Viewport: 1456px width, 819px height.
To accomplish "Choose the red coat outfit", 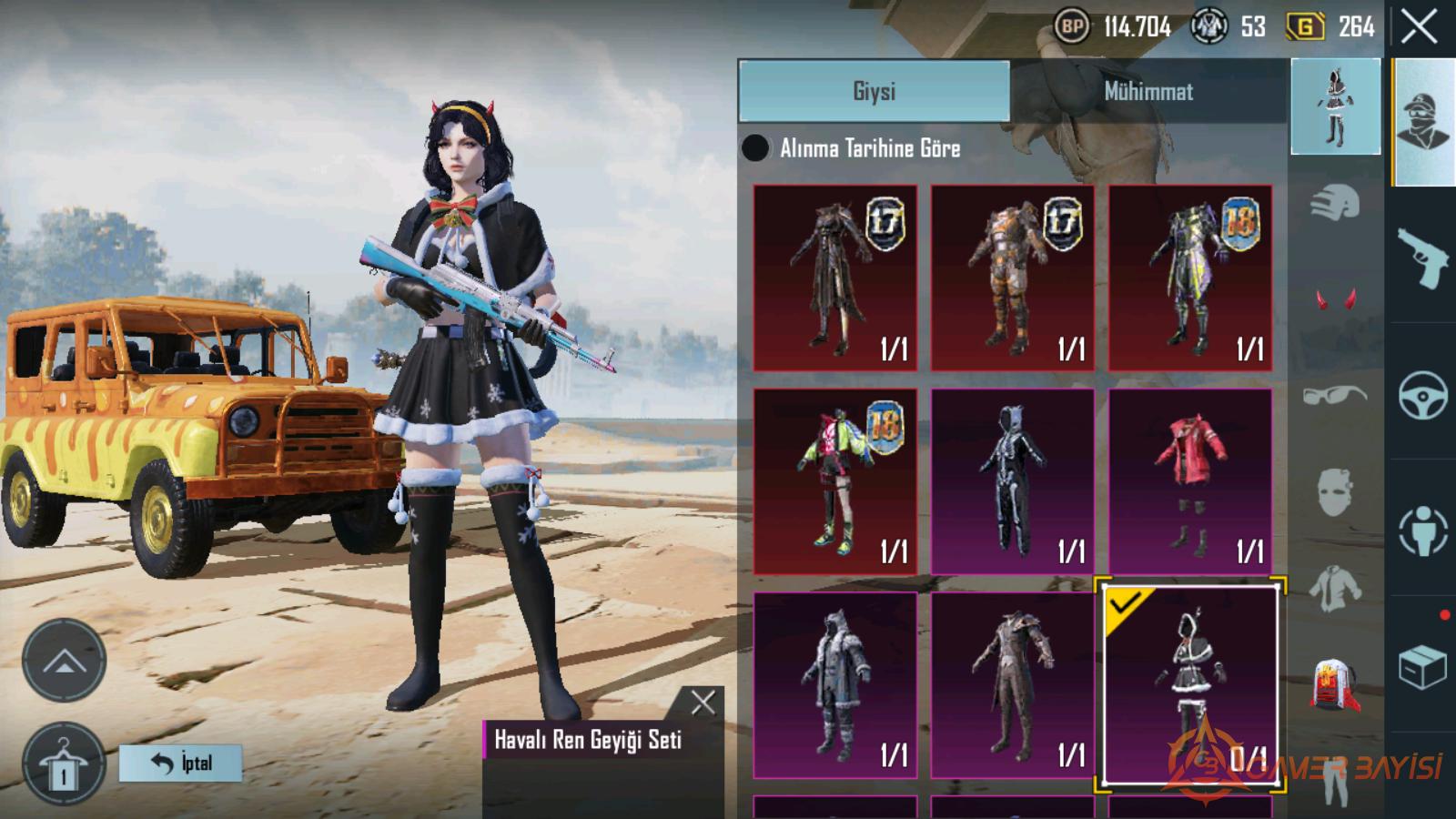I will pos(1190,481).
